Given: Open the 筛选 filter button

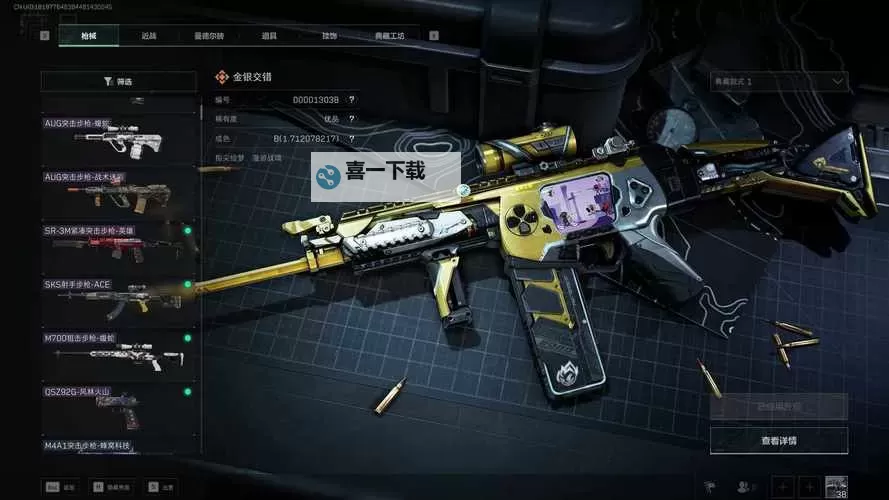Looking at the screenshot, I should 118,81.
